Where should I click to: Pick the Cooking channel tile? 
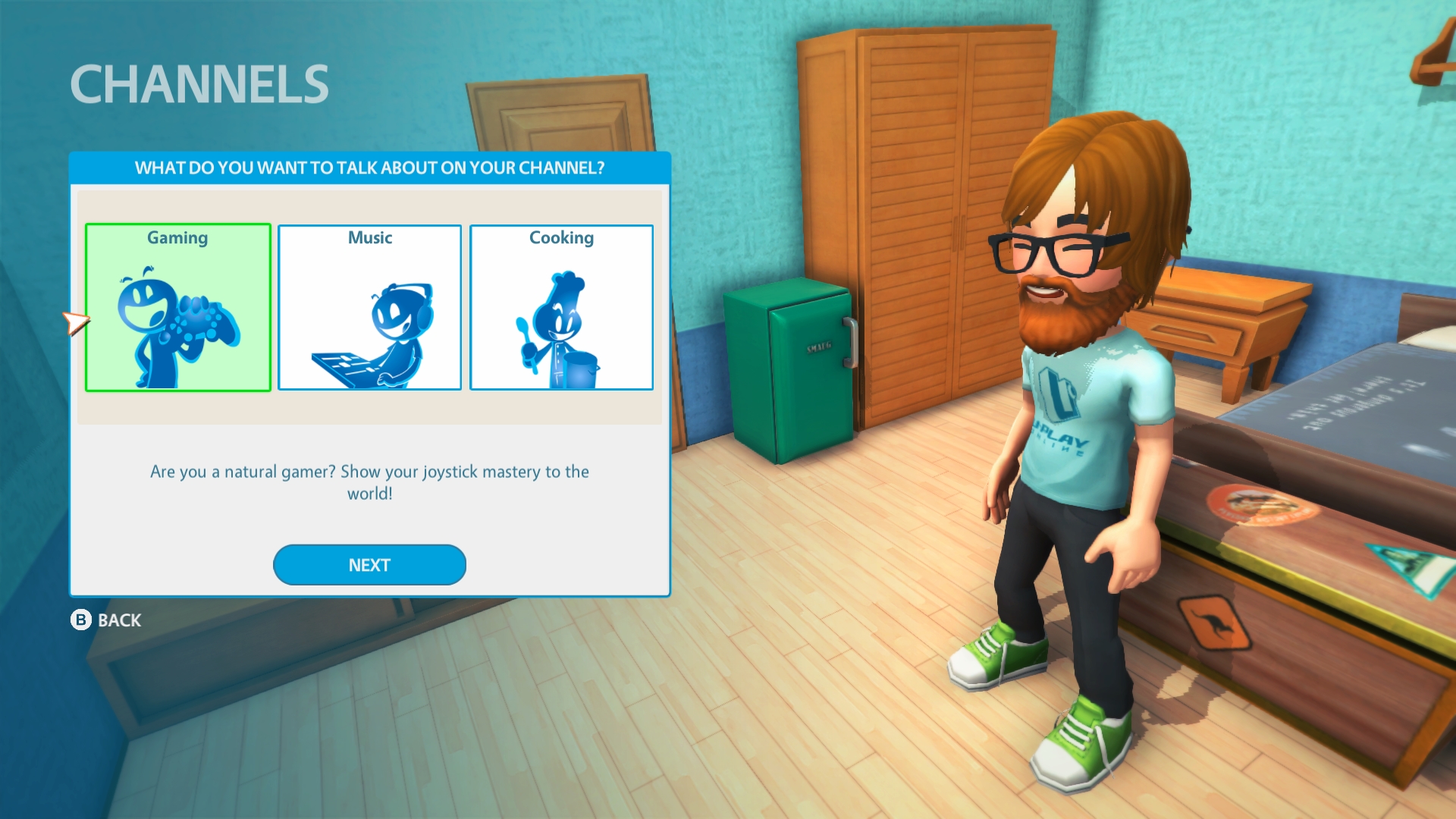tap(561, 307)
